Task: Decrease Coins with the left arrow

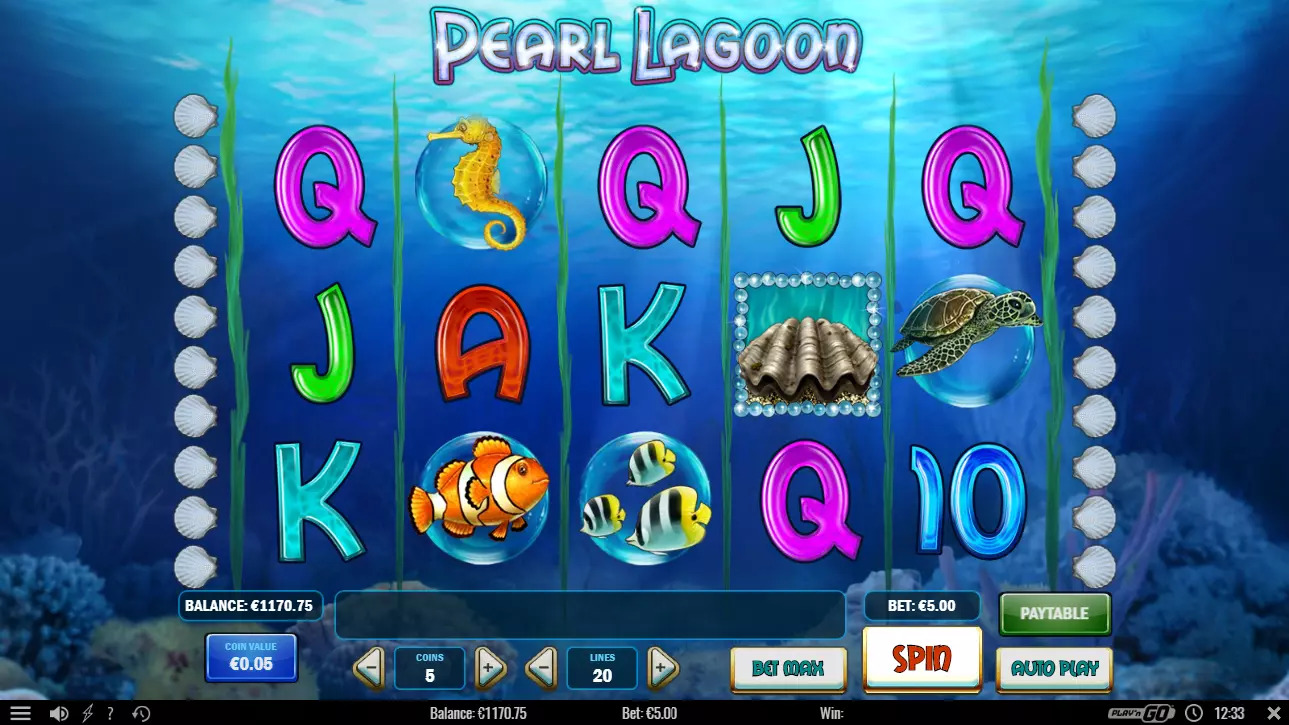Action: [372, 668]
